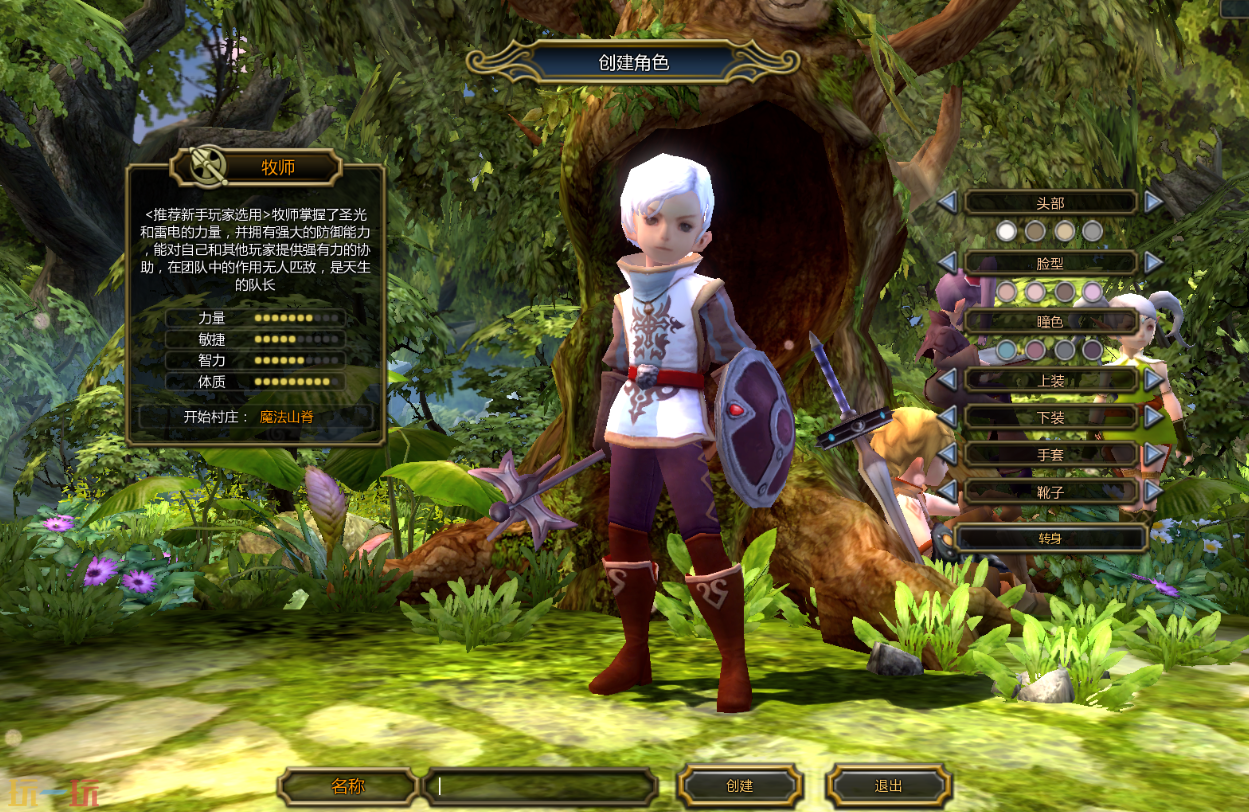Focus the character name input field
Viewport: 1249px width, 812px height.
point(540,786)
